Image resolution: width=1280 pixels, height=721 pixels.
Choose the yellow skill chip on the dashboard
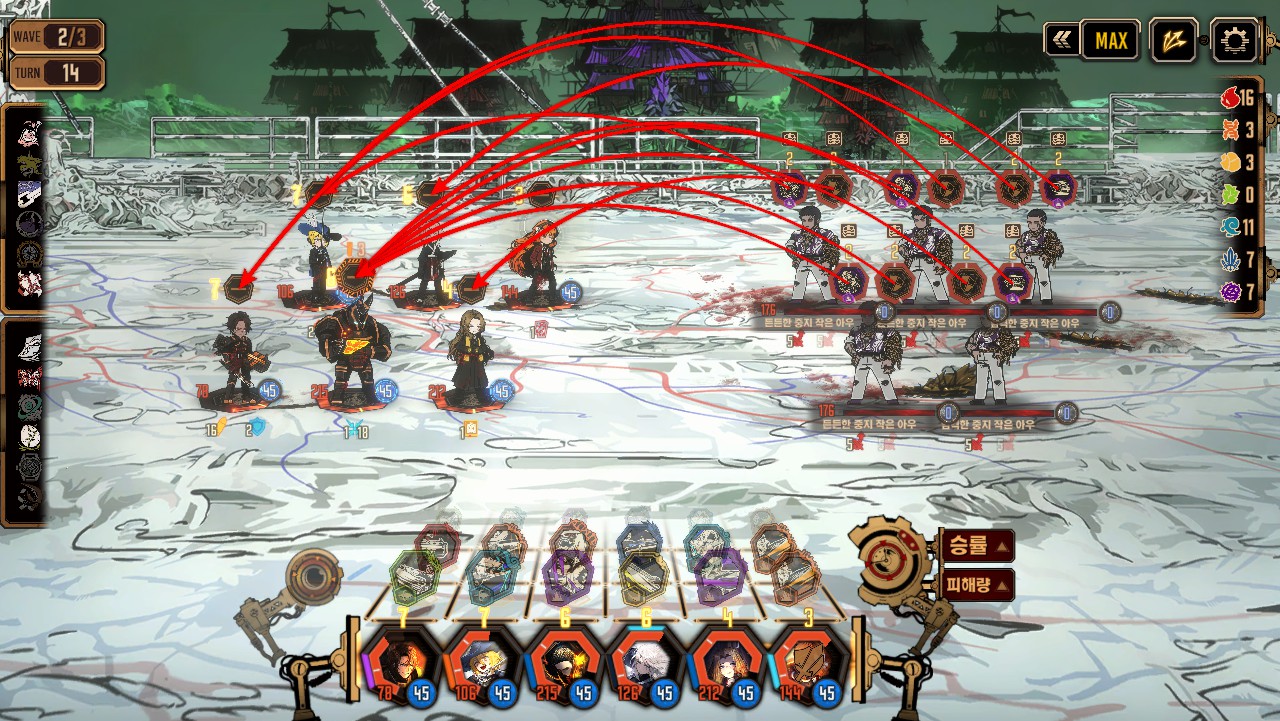(645, 577)
